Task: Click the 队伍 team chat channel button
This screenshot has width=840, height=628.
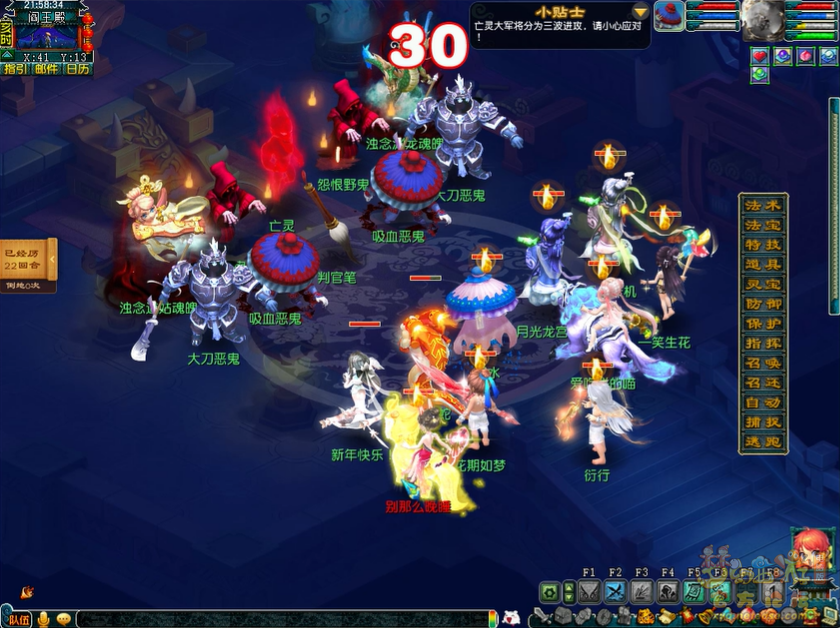Action: tap(17, 619)
